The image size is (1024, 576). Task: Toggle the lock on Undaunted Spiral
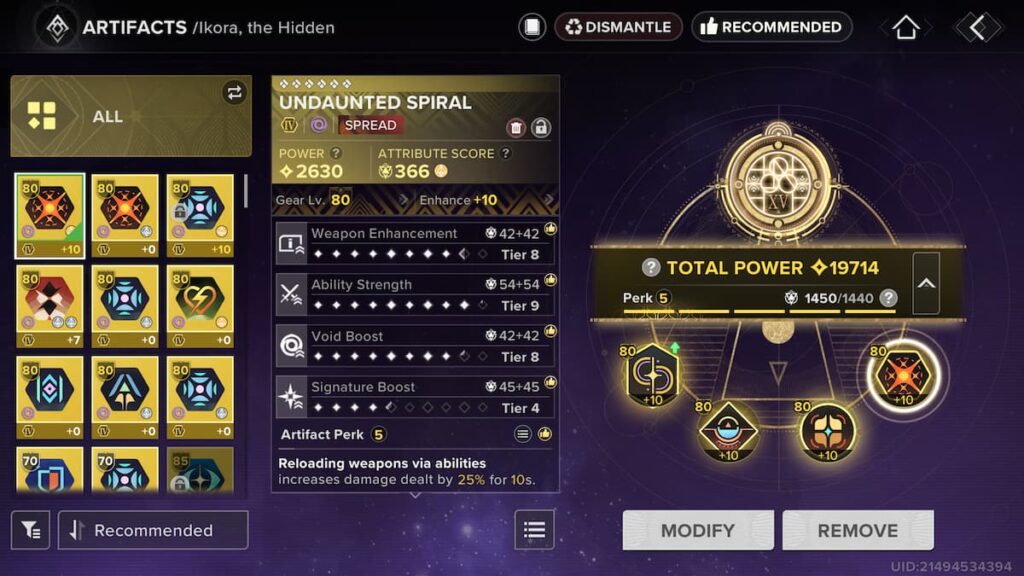tap(540, 127)
